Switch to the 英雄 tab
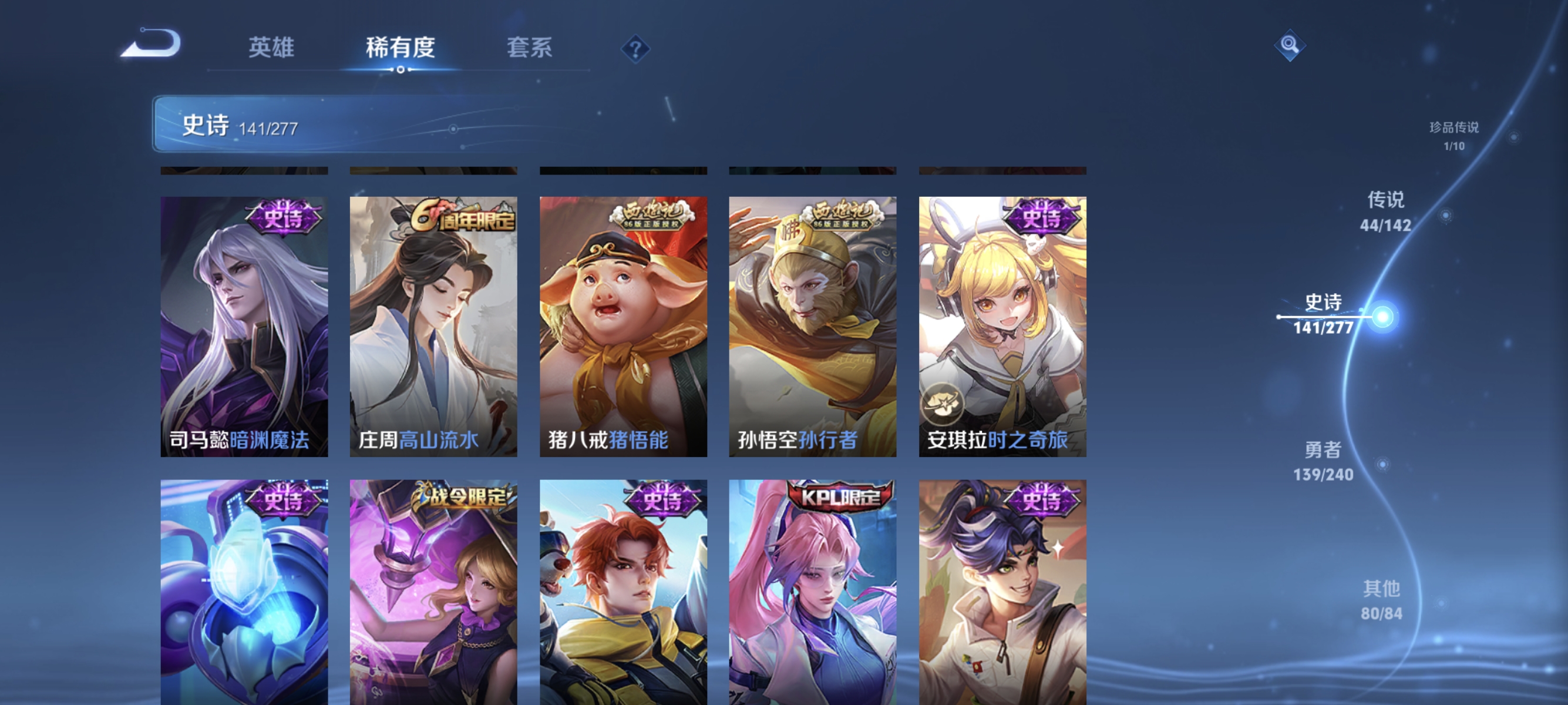Image resolution: width=1568 pixels, height=705 pixels. [x=272, y=49]
